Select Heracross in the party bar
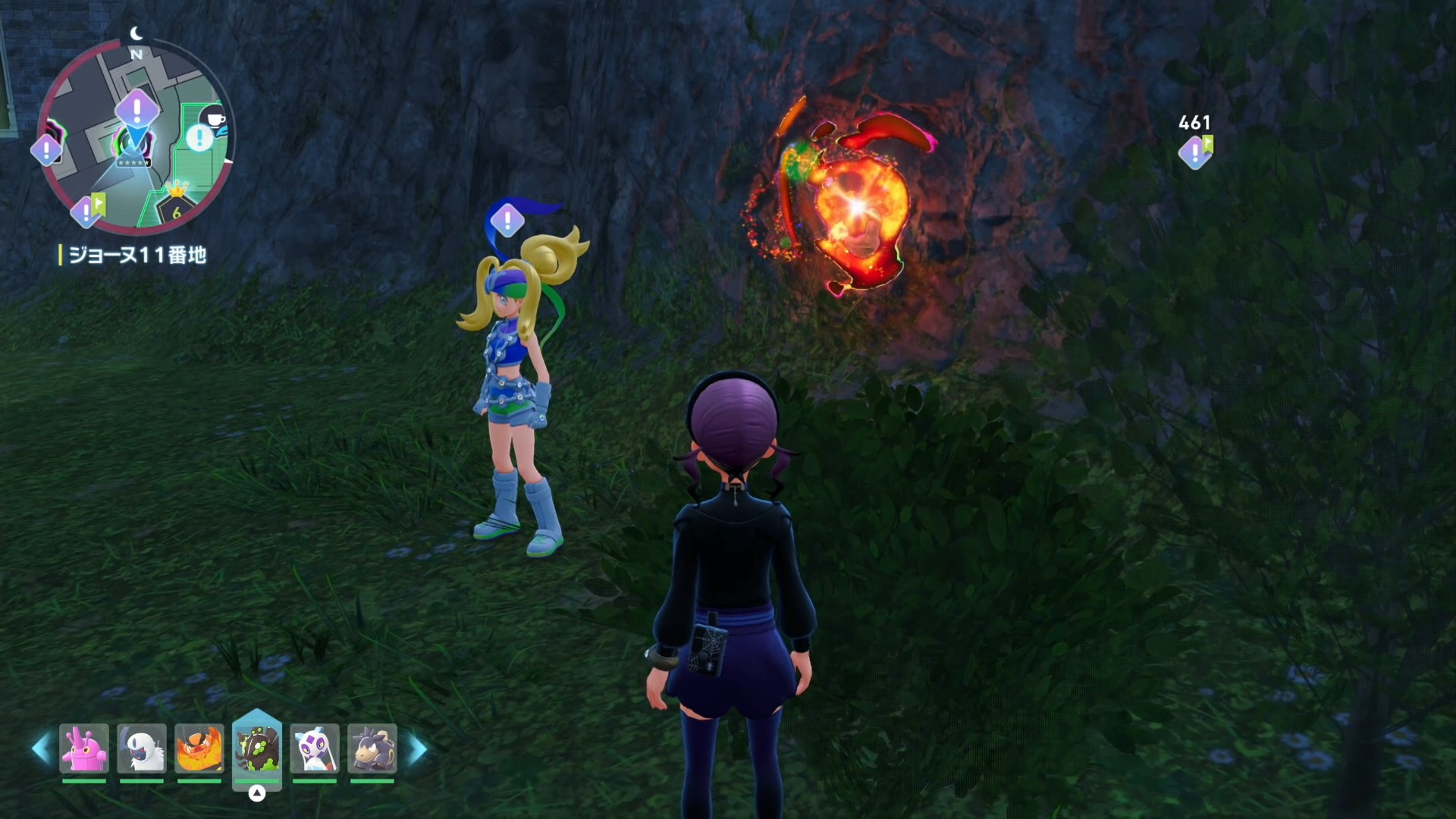The image size is (1456, 819). tap(84, 748)
